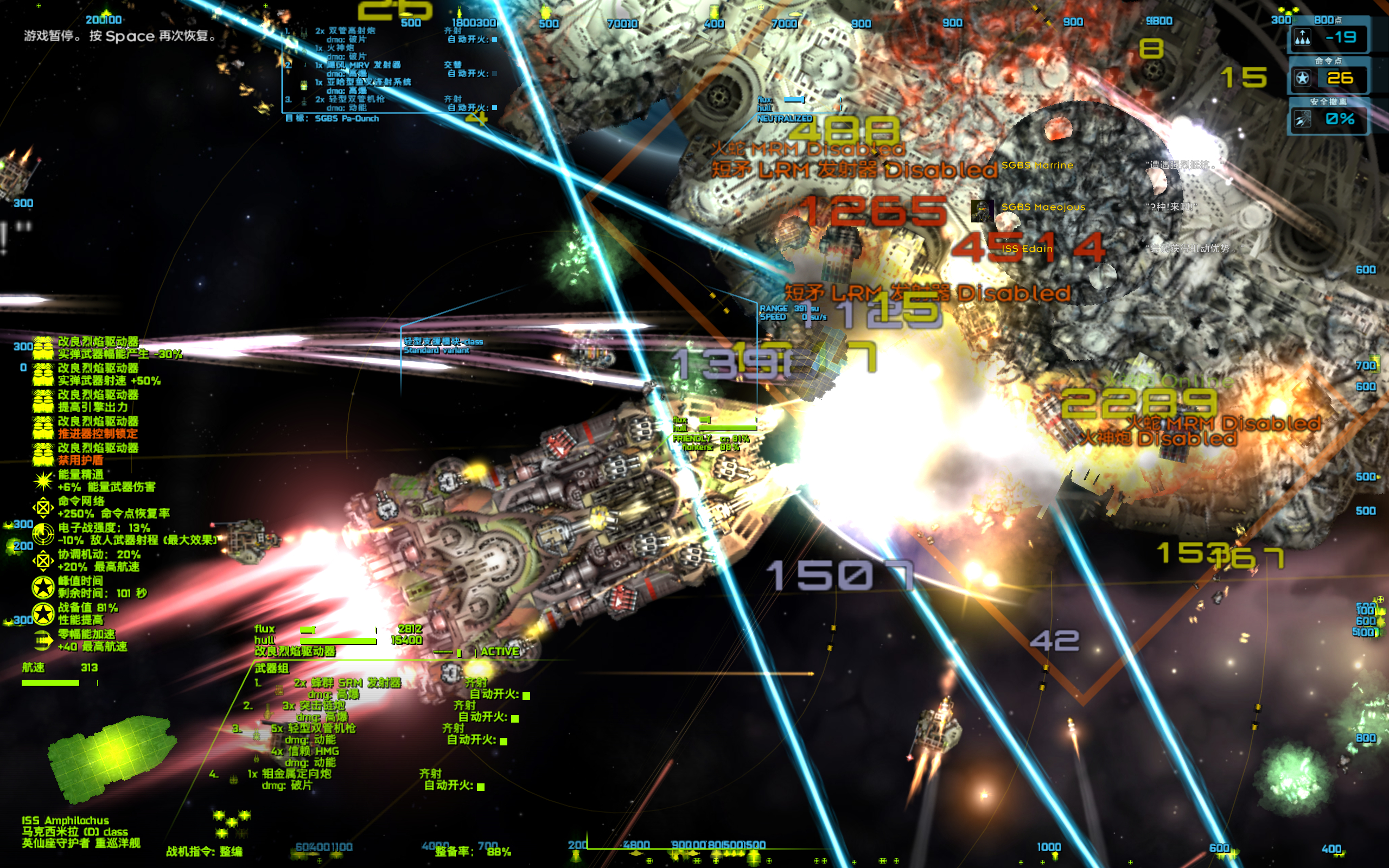Select weapon group 2 突击链炮
The height and width of the screenshot is (868, 1389).
[313, 706]
